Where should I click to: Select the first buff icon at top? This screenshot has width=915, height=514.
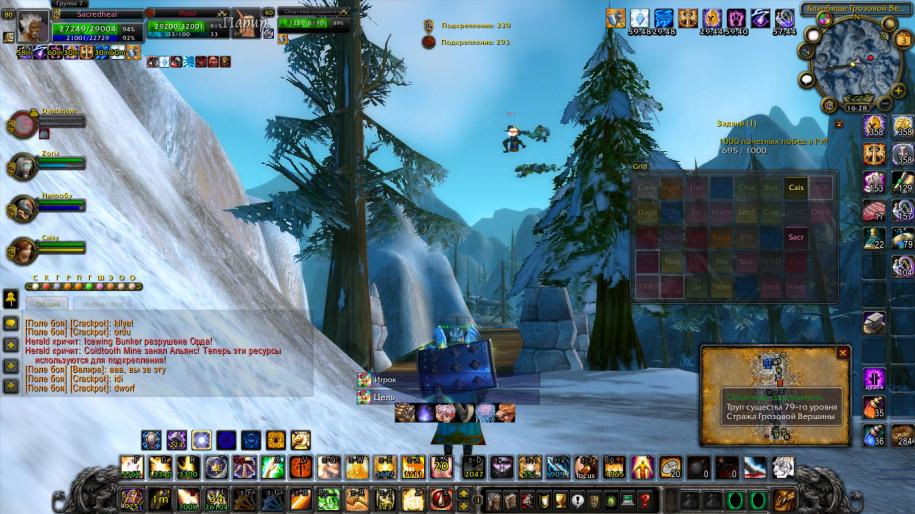pyautogui.click(x=616, y=18)
